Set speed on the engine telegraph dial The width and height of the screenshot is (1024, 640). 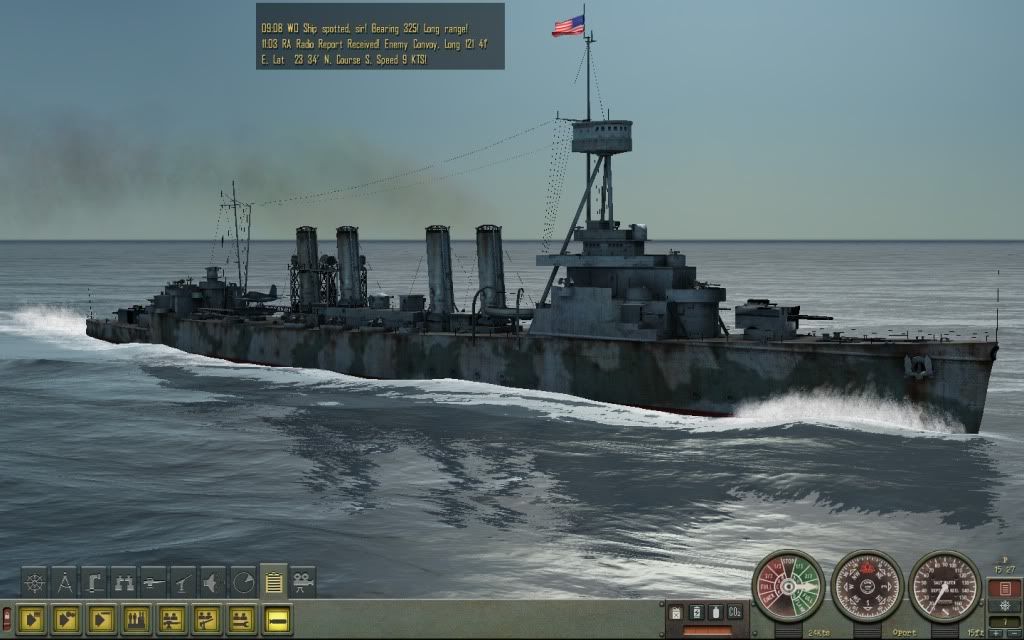click(x=786, y=585)
